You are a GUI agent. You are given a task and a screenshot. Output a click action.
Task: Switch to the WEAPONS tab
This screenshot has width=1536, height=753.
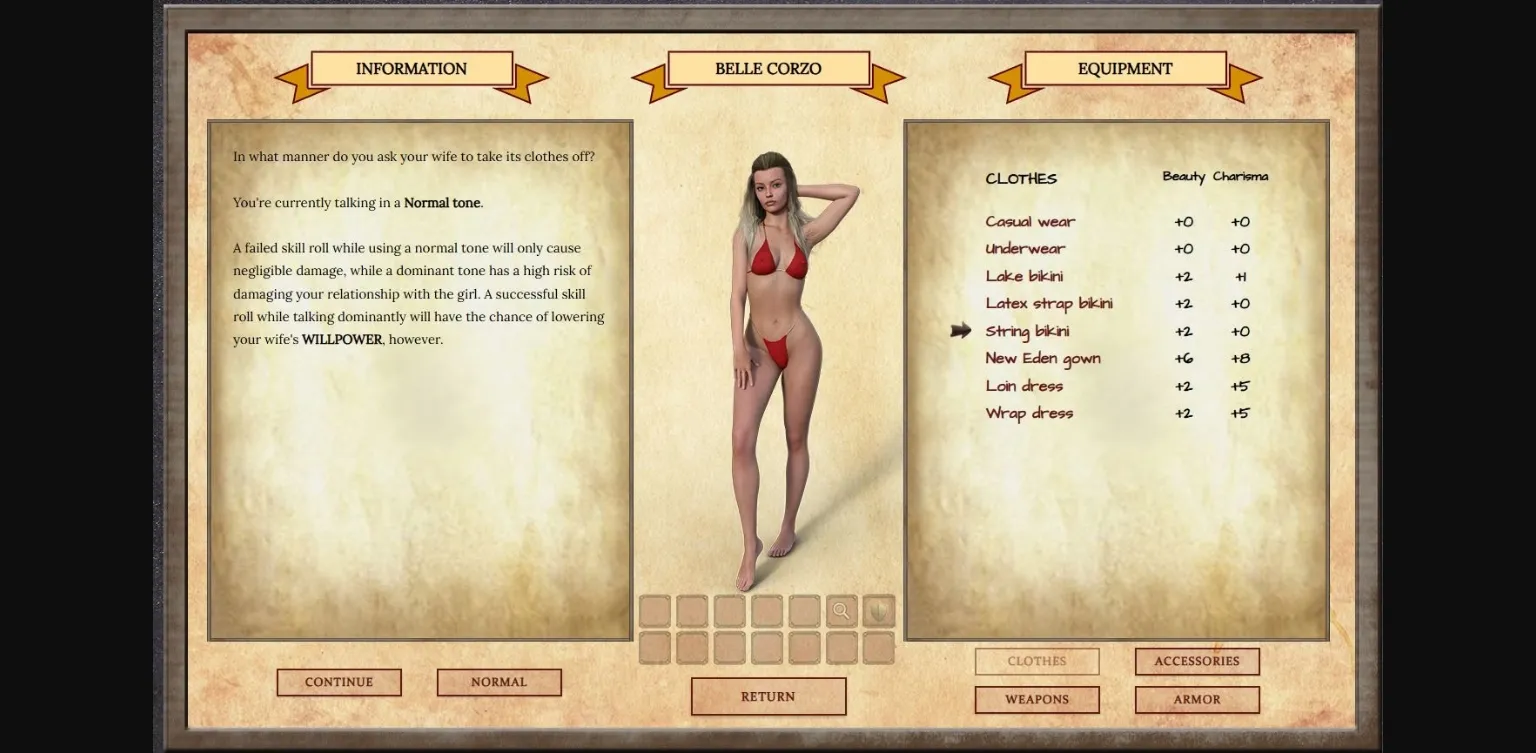[x=1036, y=699]
